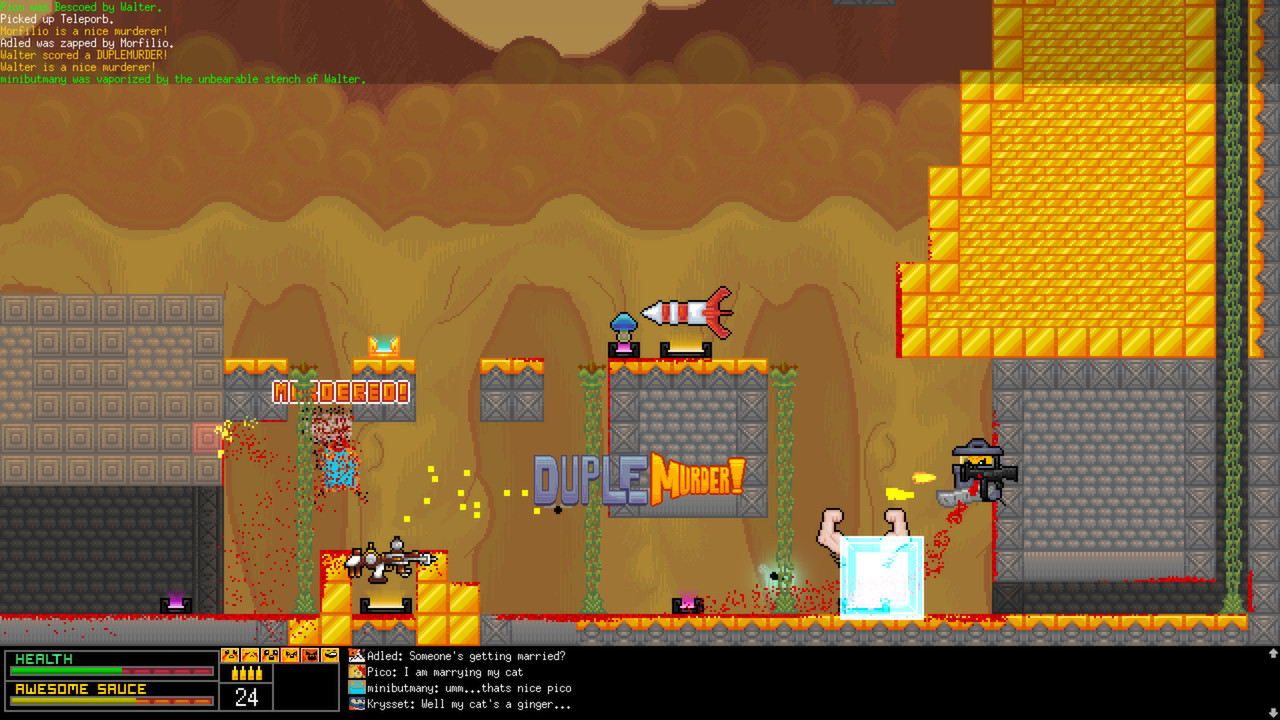1280x720 pixels.
Task: Select the smug grinning face emote
Action: tap(328, 656)
